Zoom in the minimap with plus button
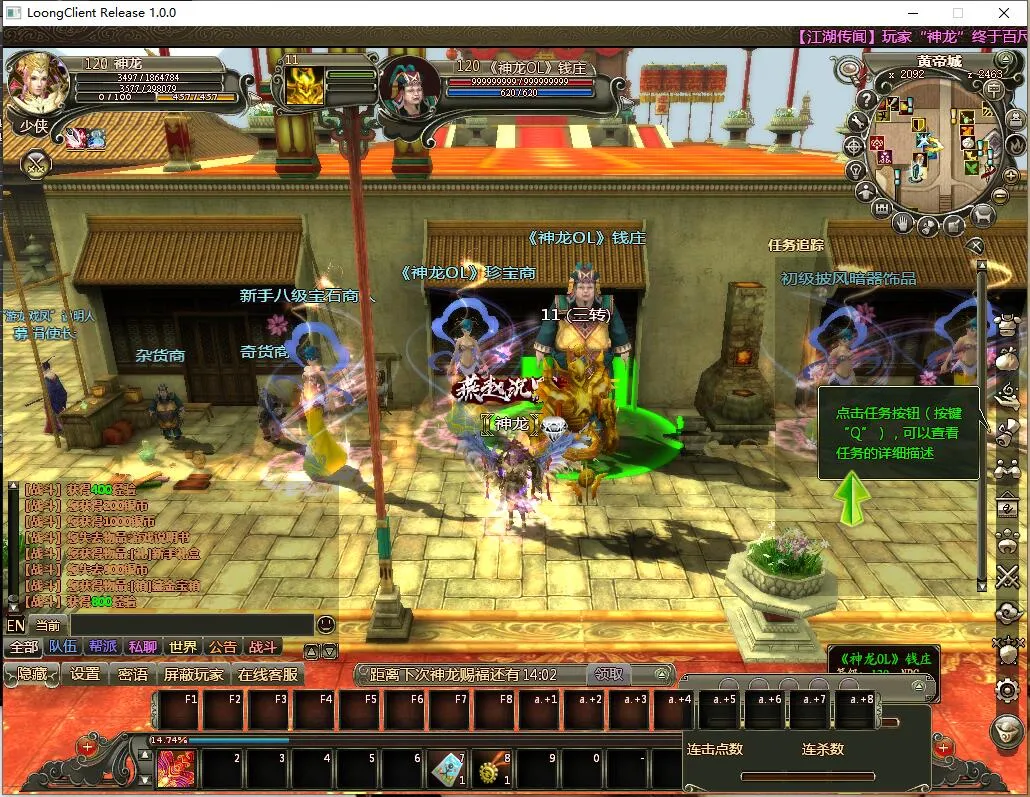This screenshot has width=1030, height=797. tap(1010, 176)
